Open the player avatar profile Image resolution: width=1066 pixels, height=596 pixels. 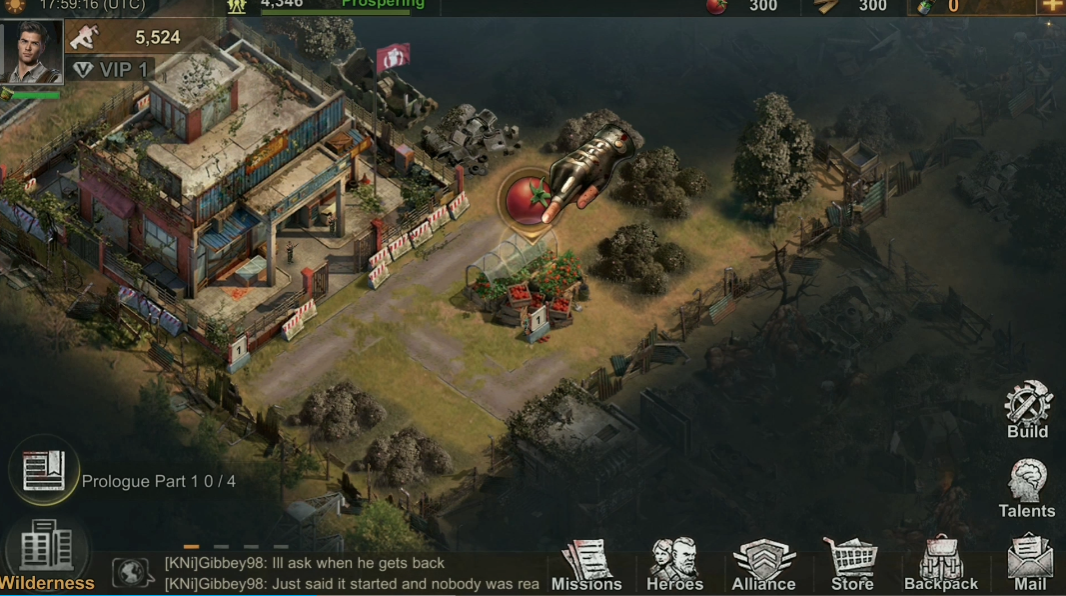pyautogui.click(x=32, y=51)
